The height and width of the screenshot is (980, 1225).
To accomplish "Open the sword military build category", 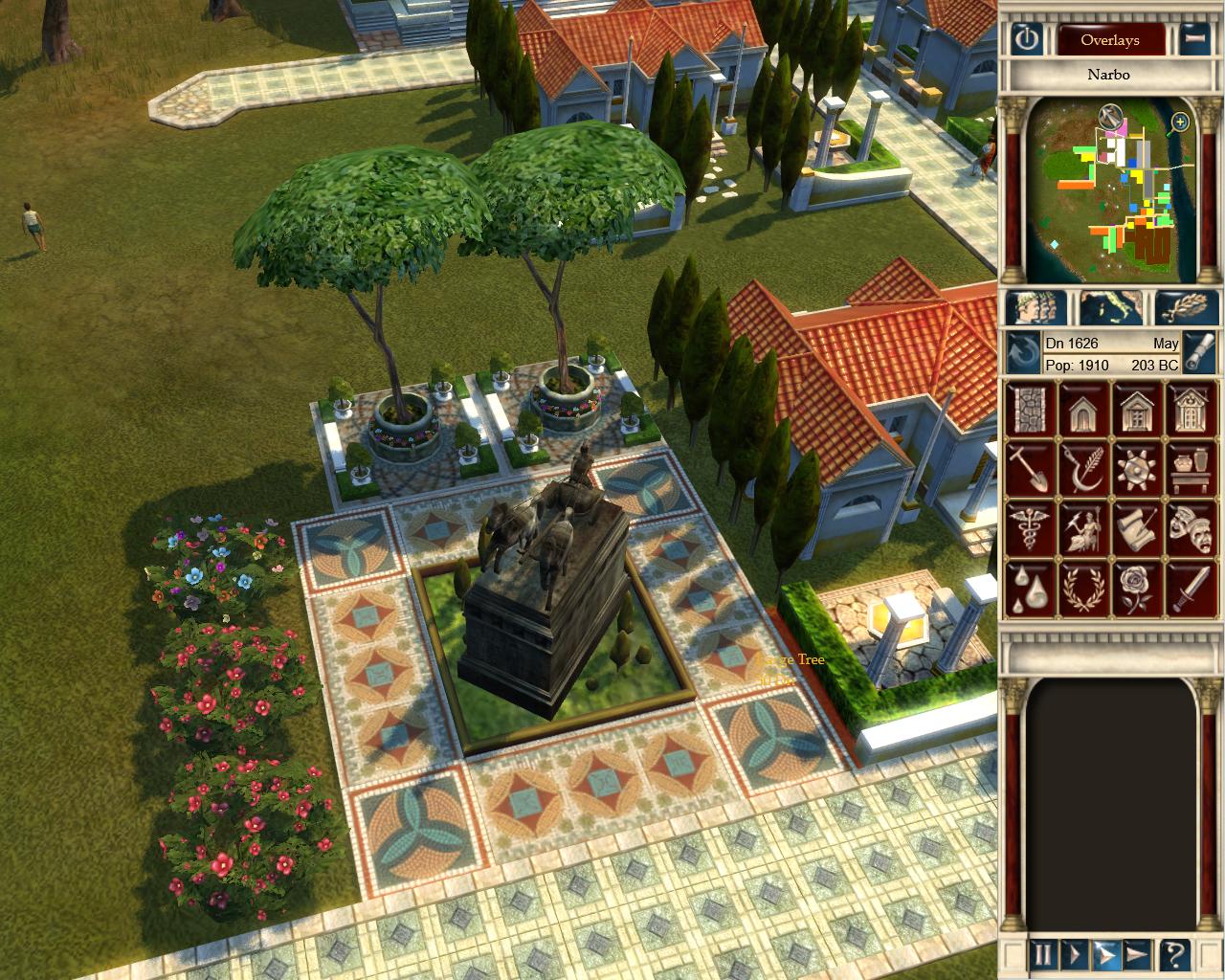I will (1192, 587).
